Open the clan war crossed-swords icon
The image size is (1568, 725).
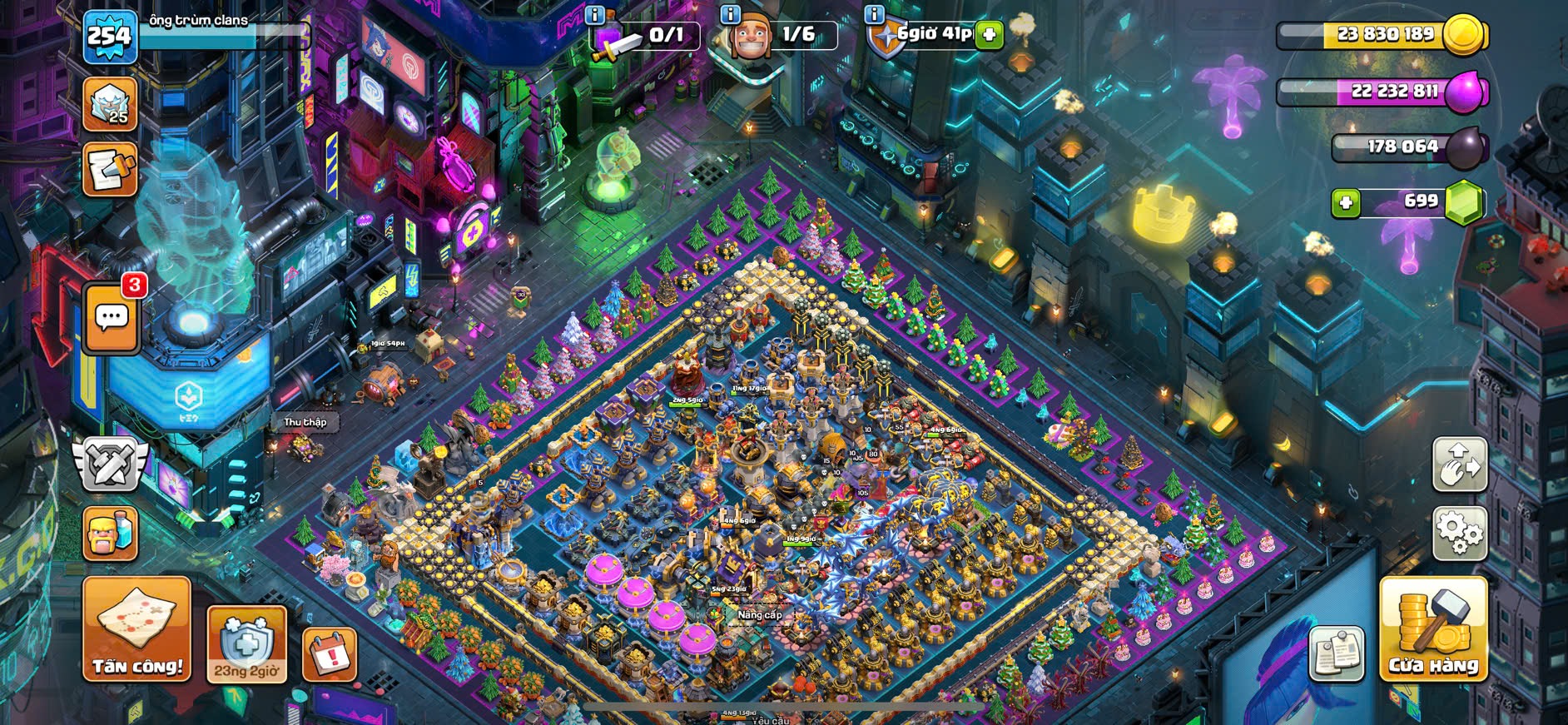(x=110, y=463)
